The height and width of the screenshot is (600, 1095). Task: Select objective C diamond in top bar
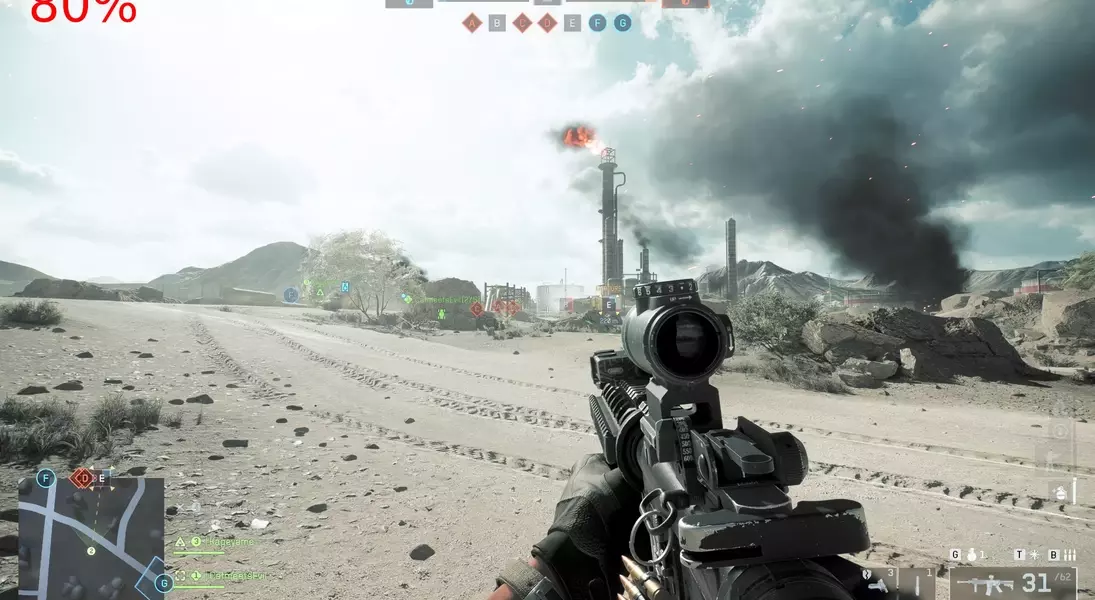(x=522, y=23)
